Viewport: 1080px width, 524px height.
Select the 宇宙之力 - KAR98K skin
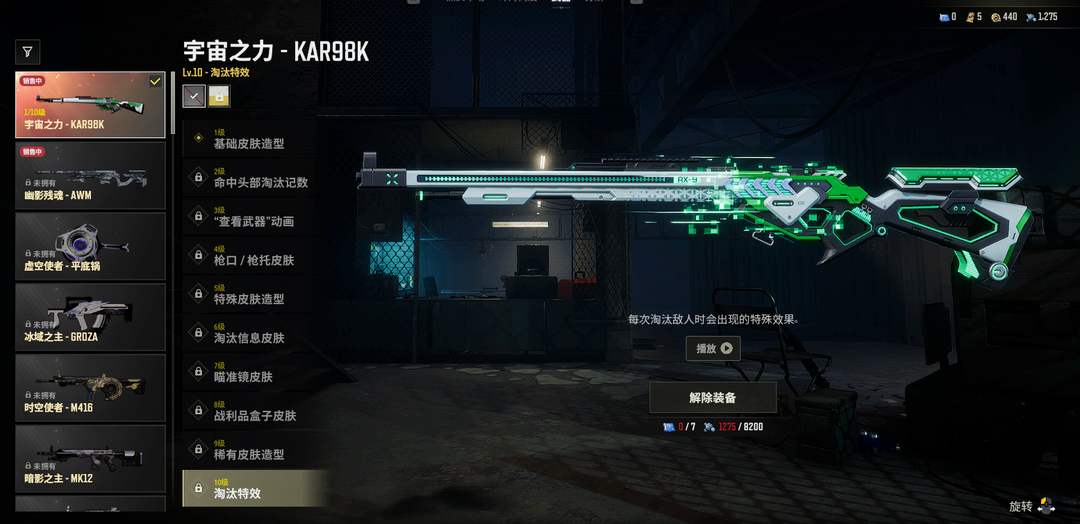click(x=90, y=105)
